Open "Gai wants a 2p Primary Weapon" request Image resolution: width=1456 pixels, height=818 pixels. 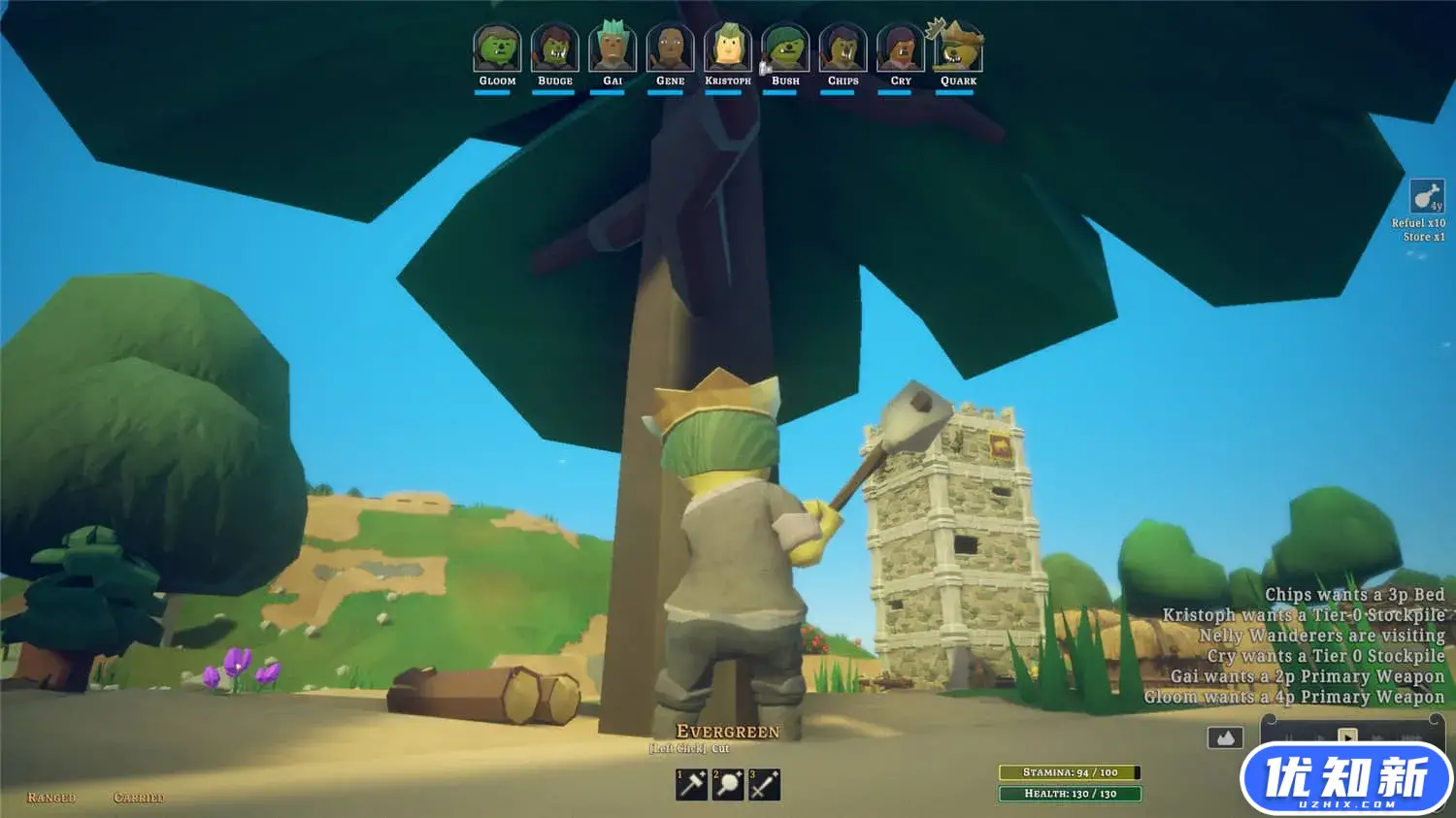1307,676
